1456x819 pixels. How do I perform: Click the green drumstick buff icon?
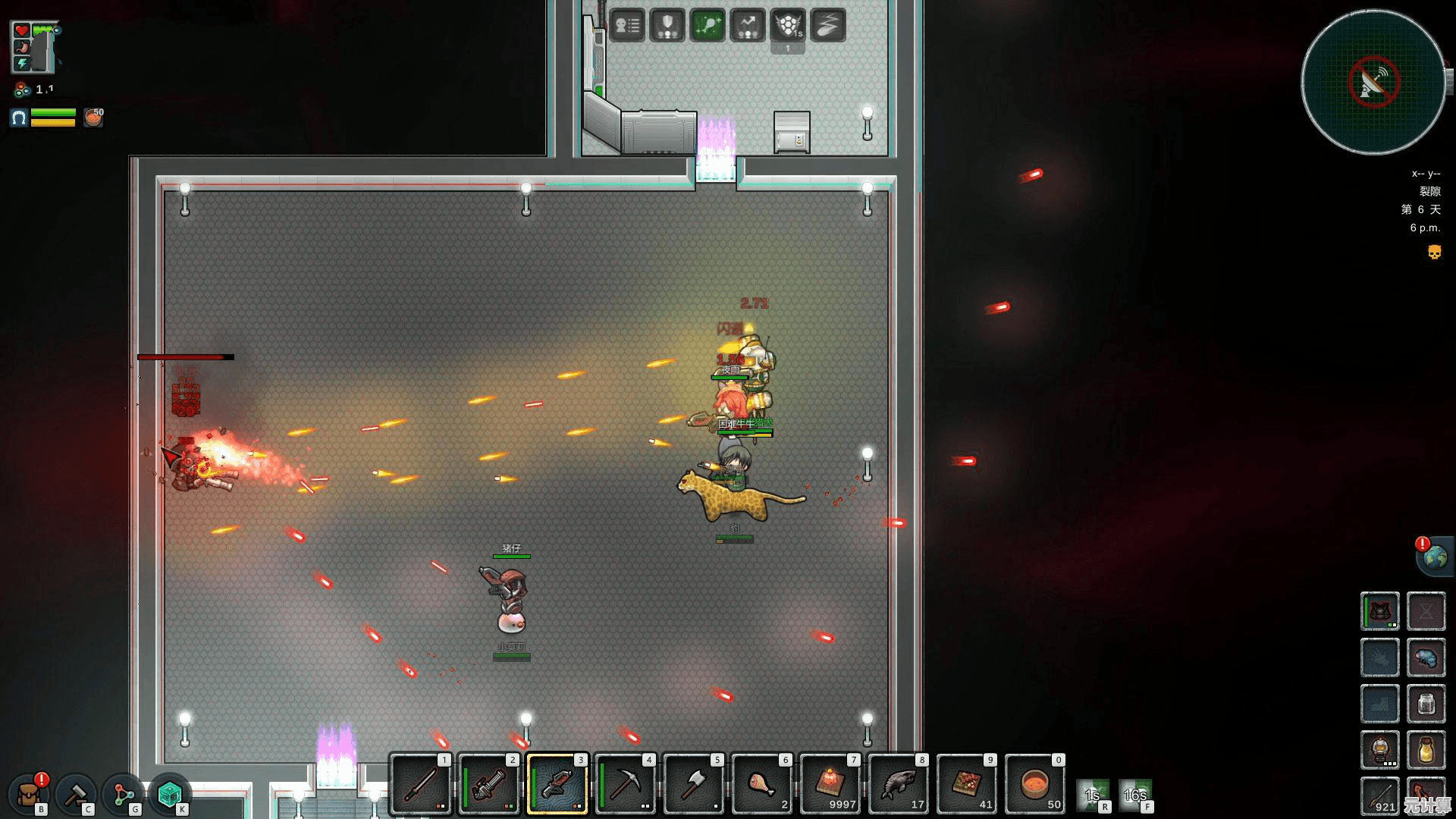[708, 26]
